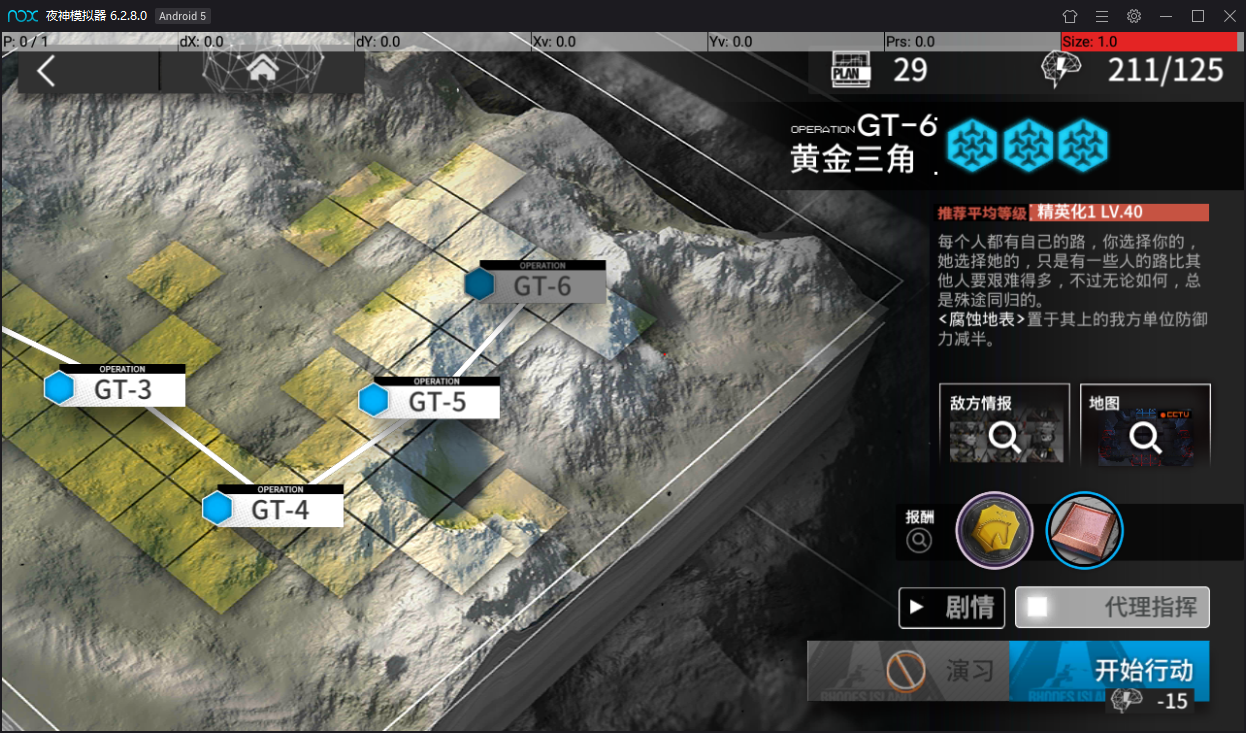Return to the home screen
Viewport: 1246px width, 733px height.
[262, 69]
